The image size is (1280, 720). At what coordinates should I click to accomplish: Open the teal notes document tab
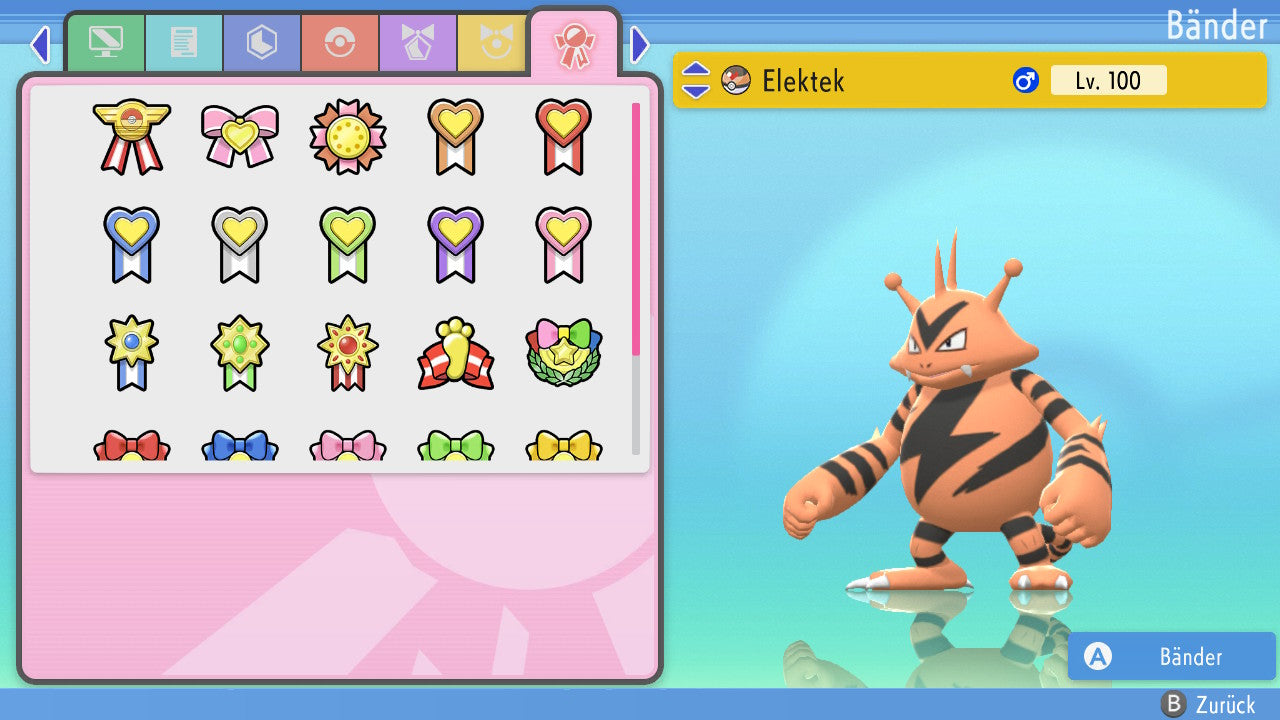(x=183, y=43)
